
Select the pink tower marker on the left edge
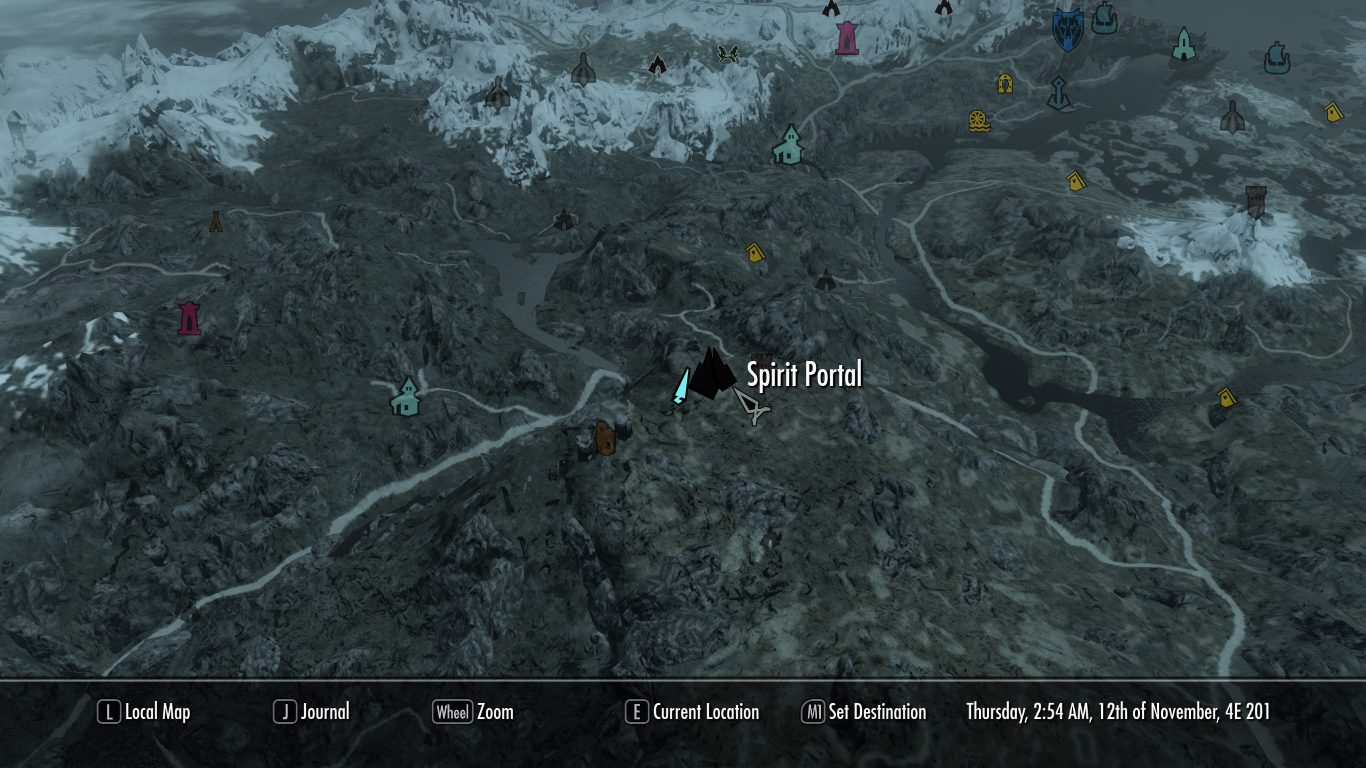tap(190, 317)
